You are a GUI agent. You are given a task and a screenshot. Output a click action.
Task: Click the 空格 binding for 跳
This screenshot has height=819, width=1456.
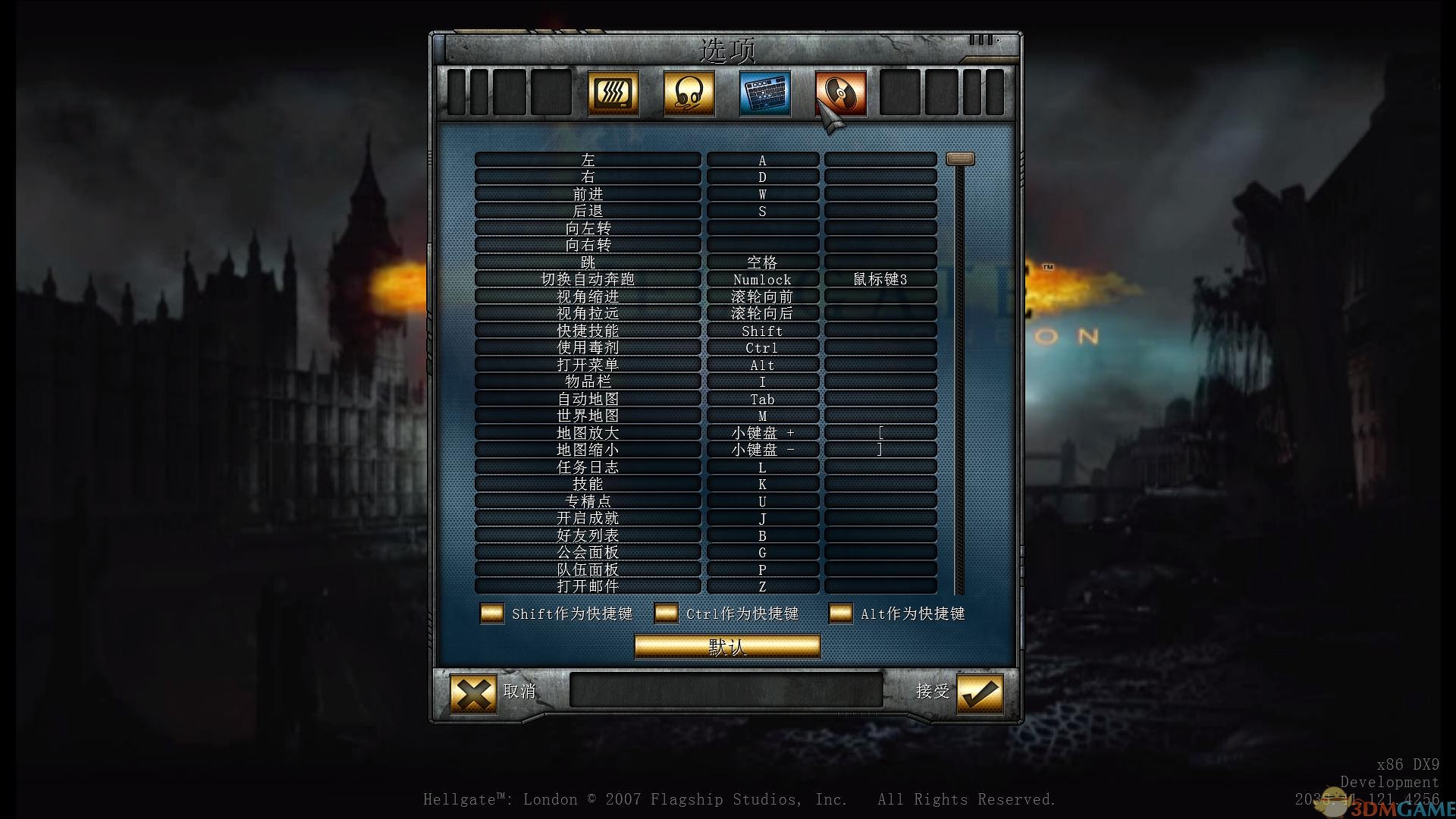762,262
